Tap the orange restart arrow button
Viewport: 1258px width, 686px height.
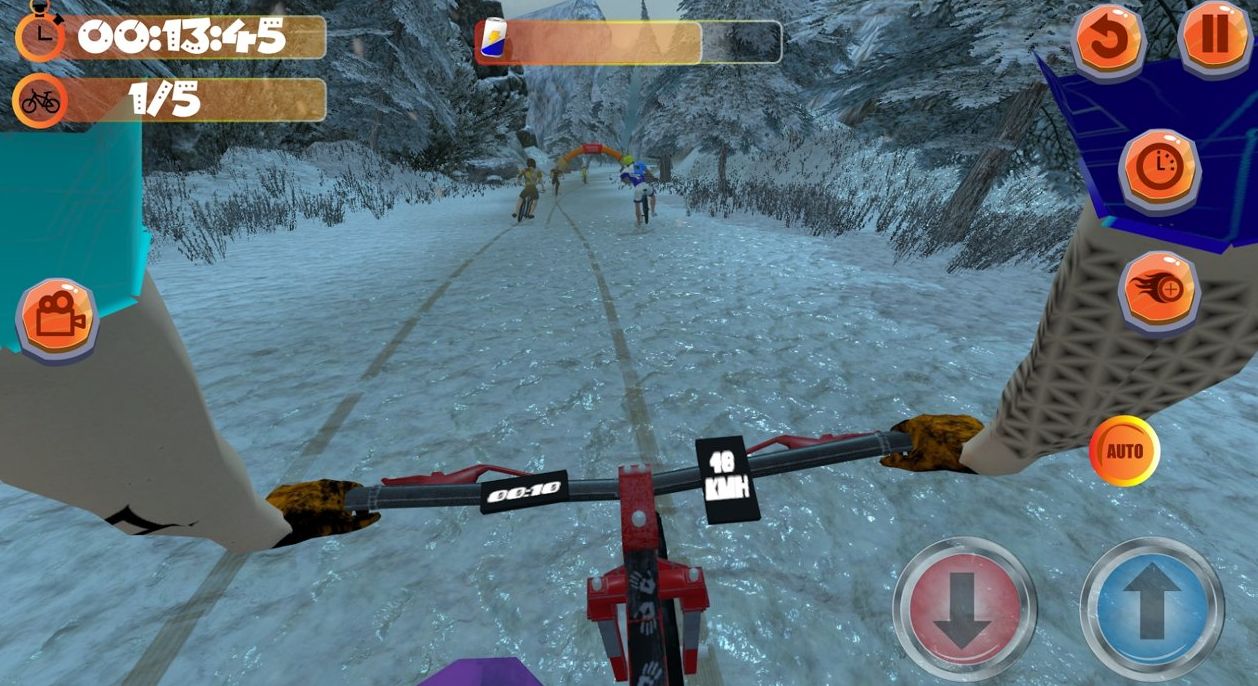1108,40
